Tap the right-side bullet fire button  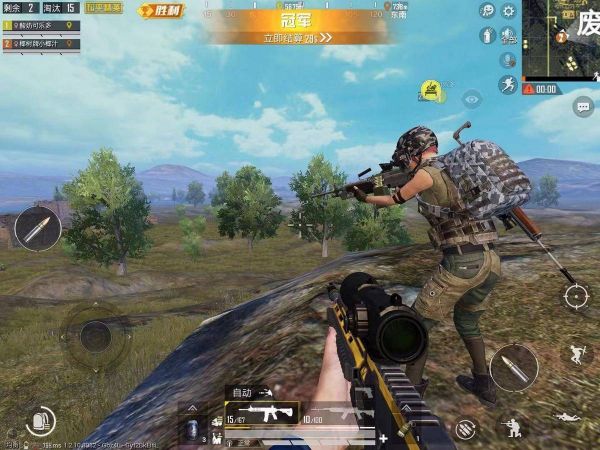pyautogui.click(x=515, y=367)
